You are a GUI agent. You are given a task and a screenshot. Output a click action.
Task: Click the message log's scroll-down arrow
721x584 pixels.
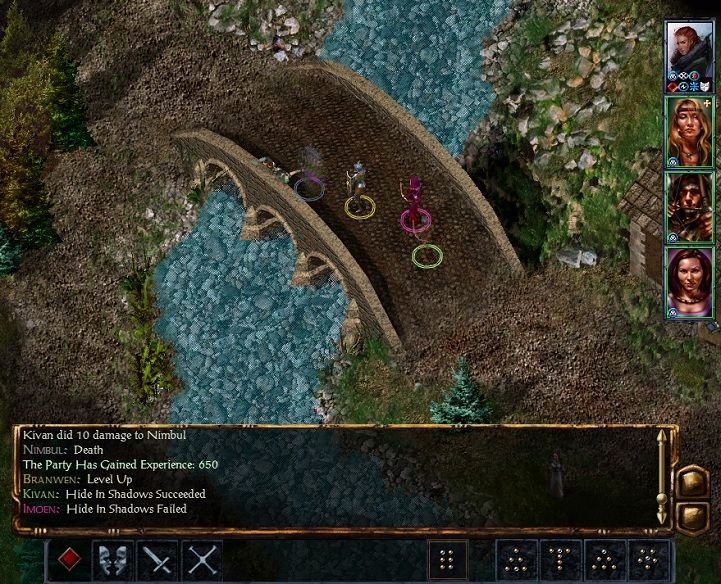[660, 515]
